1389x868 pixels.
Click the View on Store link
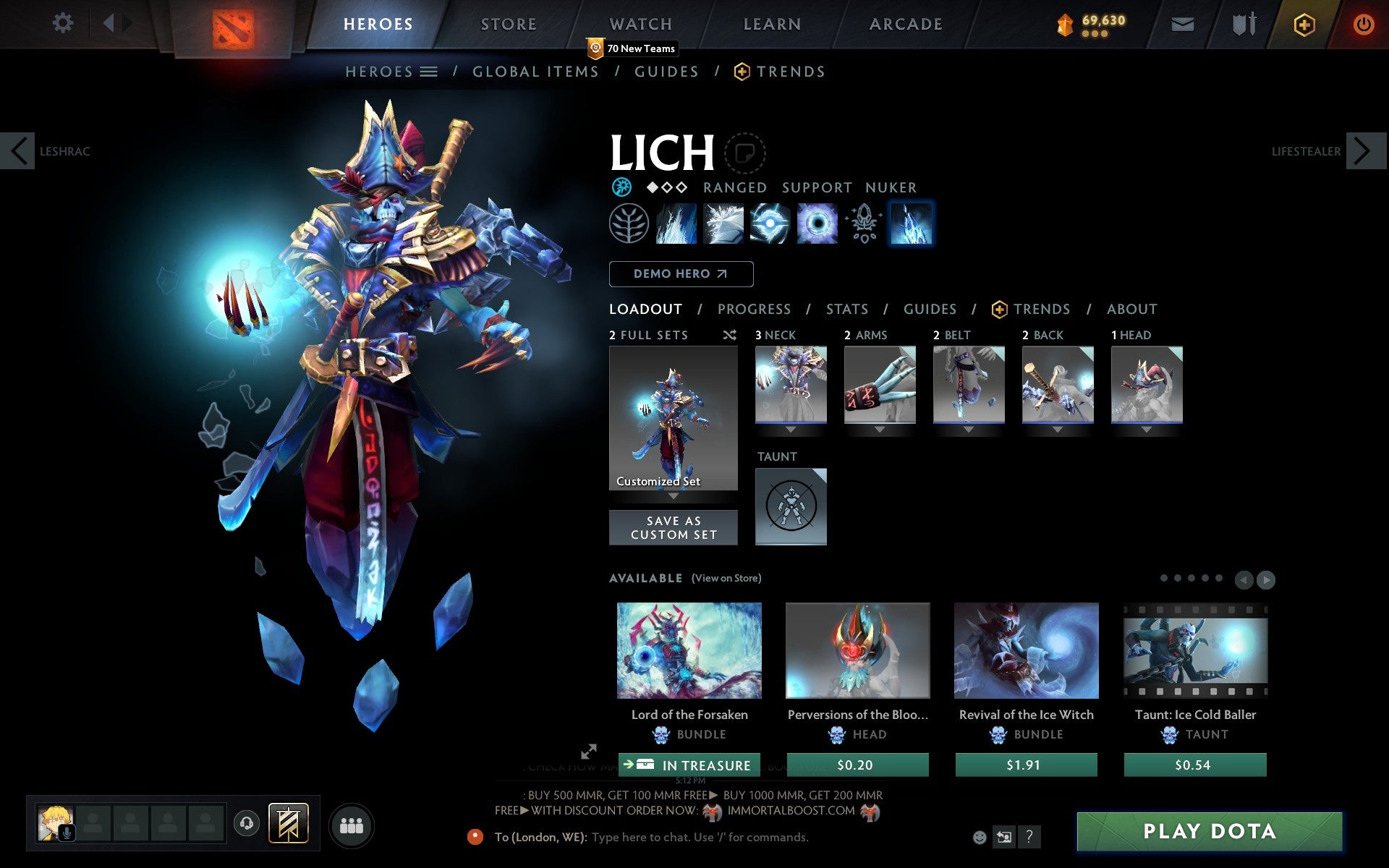point(726,578)
